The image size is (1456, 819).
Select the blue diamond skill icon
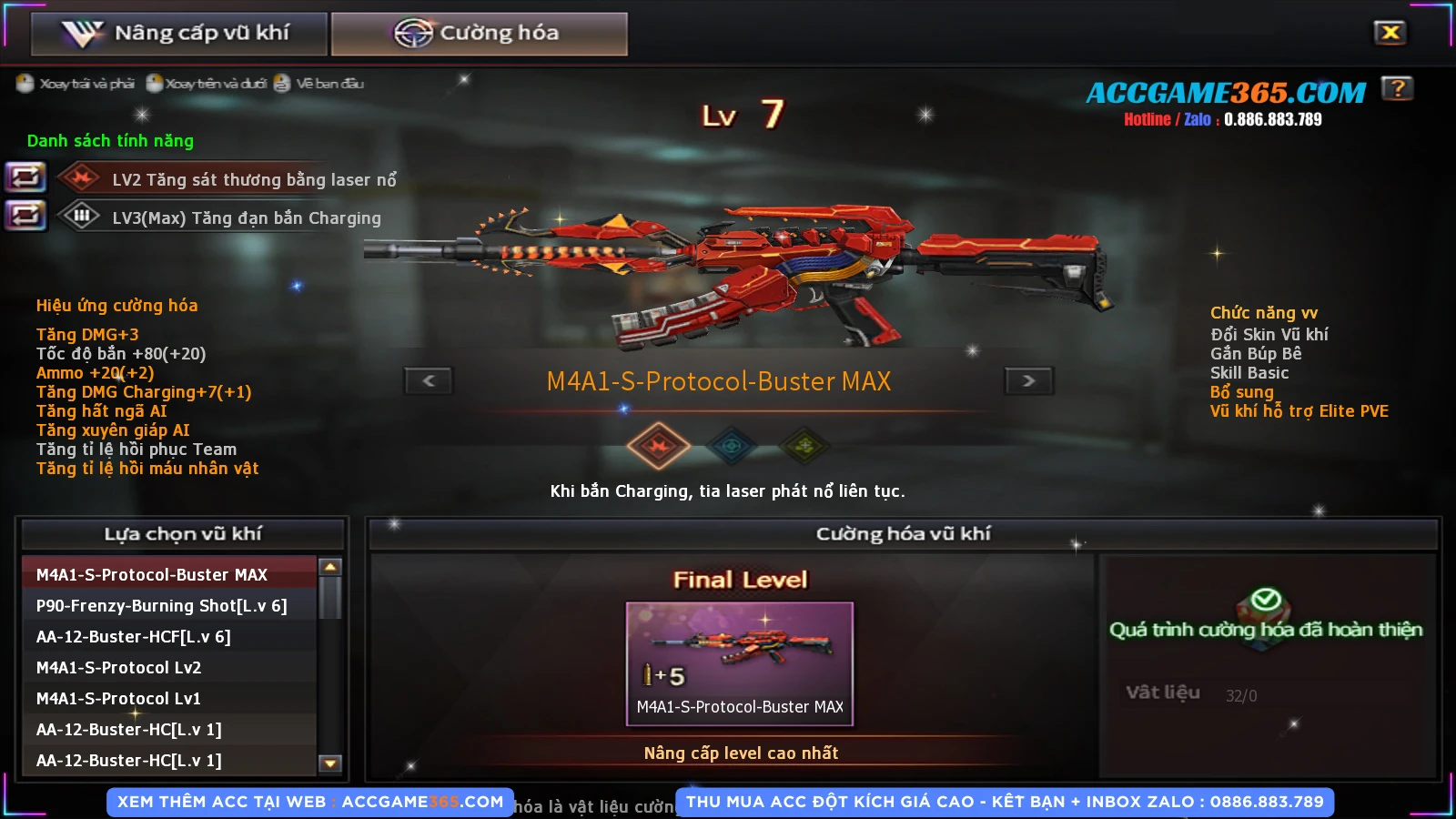tap(732, 446)
